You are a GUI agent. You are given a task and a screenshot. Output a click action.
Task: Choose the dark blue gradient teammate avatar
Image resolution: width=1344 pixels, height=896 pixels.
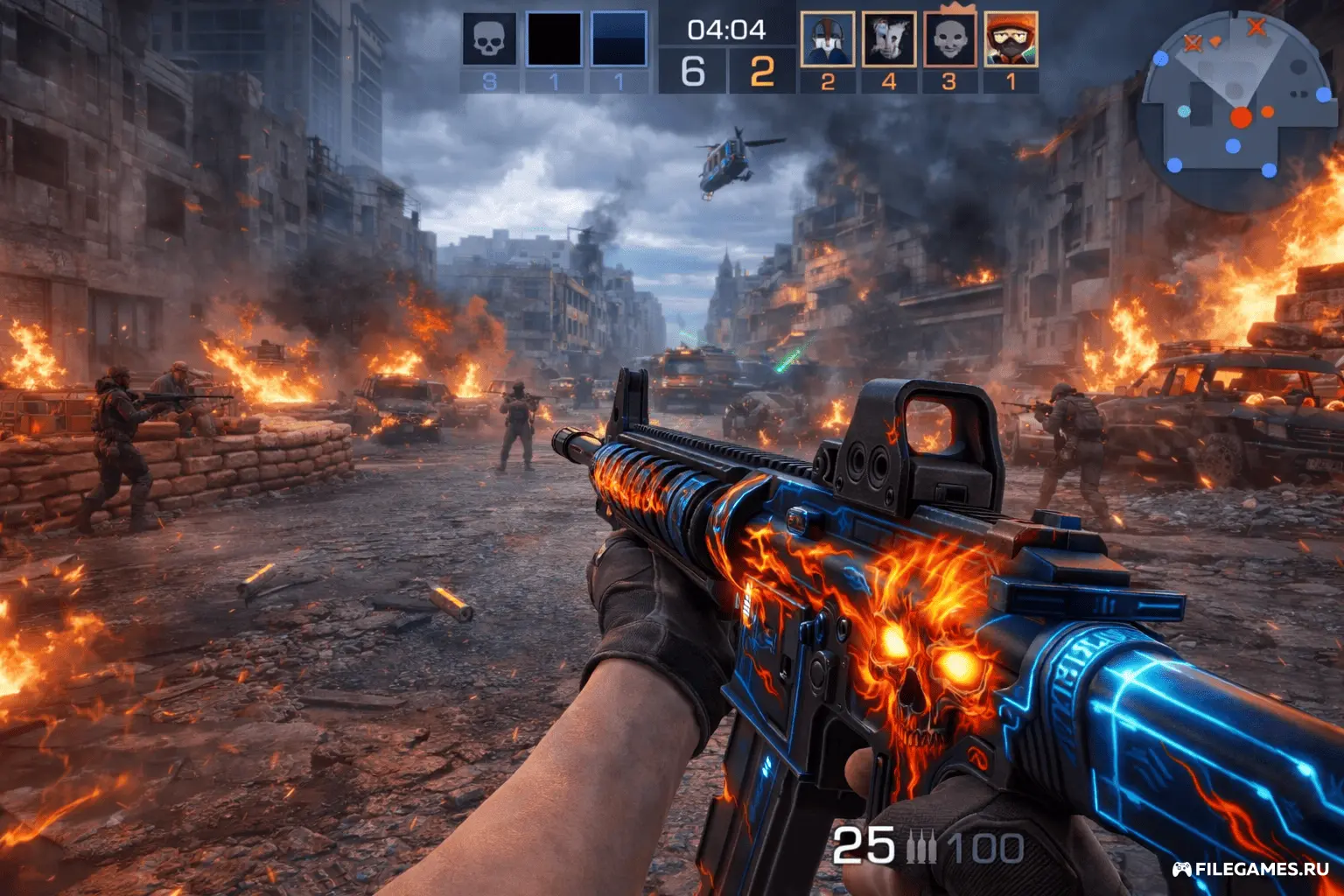tap(619, 39)
